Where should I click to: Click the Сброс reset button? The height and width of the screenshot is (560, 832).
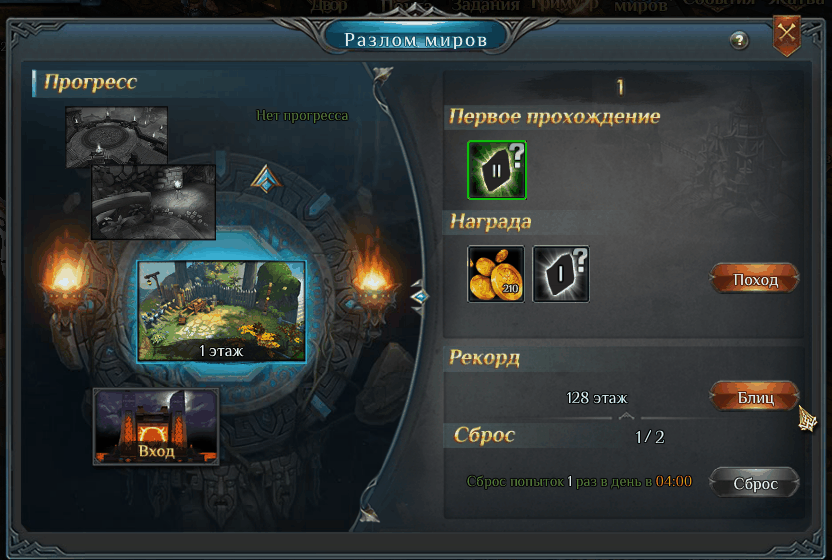pyautogui.click(x=755, y=483)
